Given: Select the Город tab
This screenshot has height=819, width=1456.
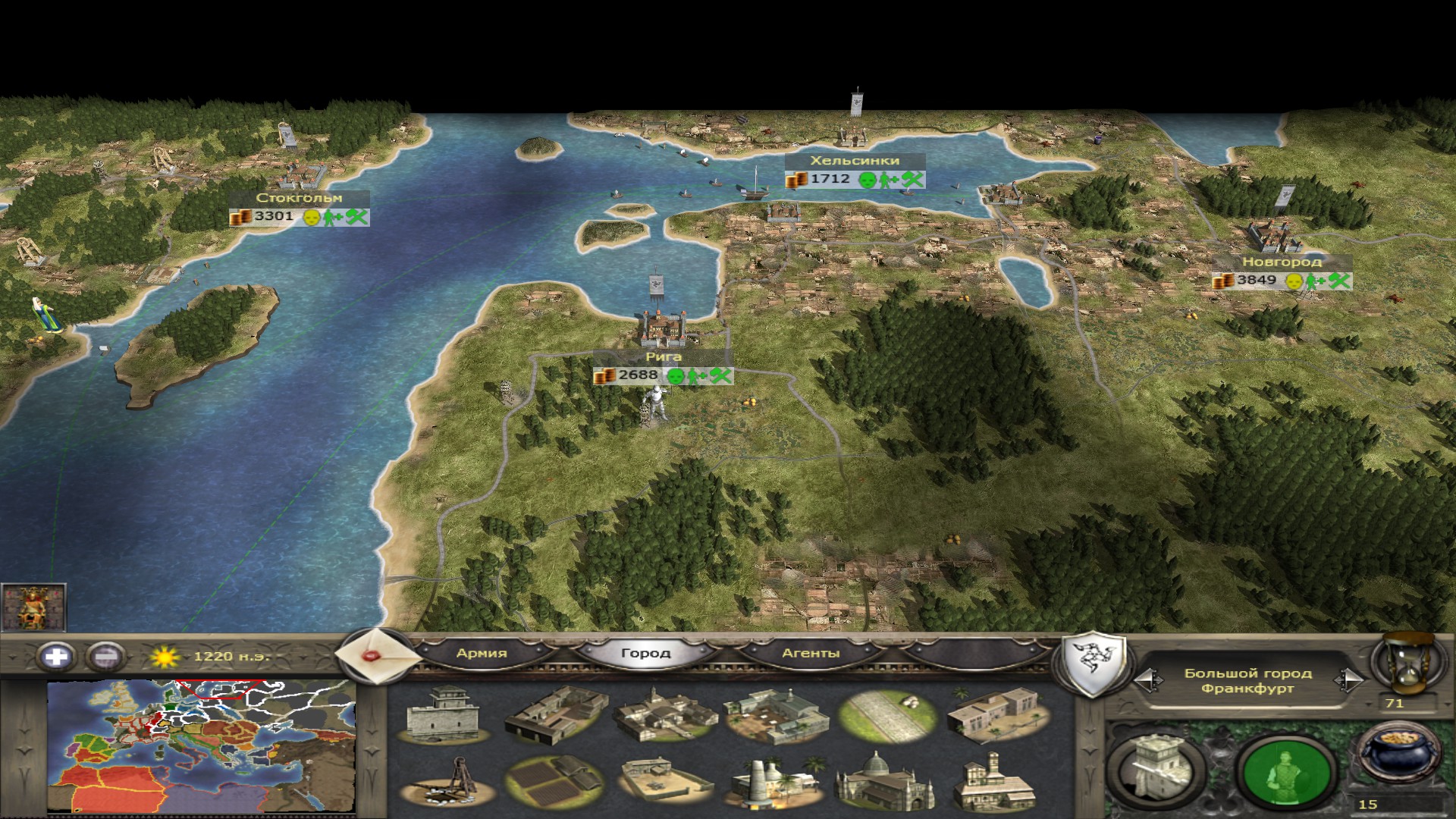Looking at the screenshot, I should pos(645,653).
